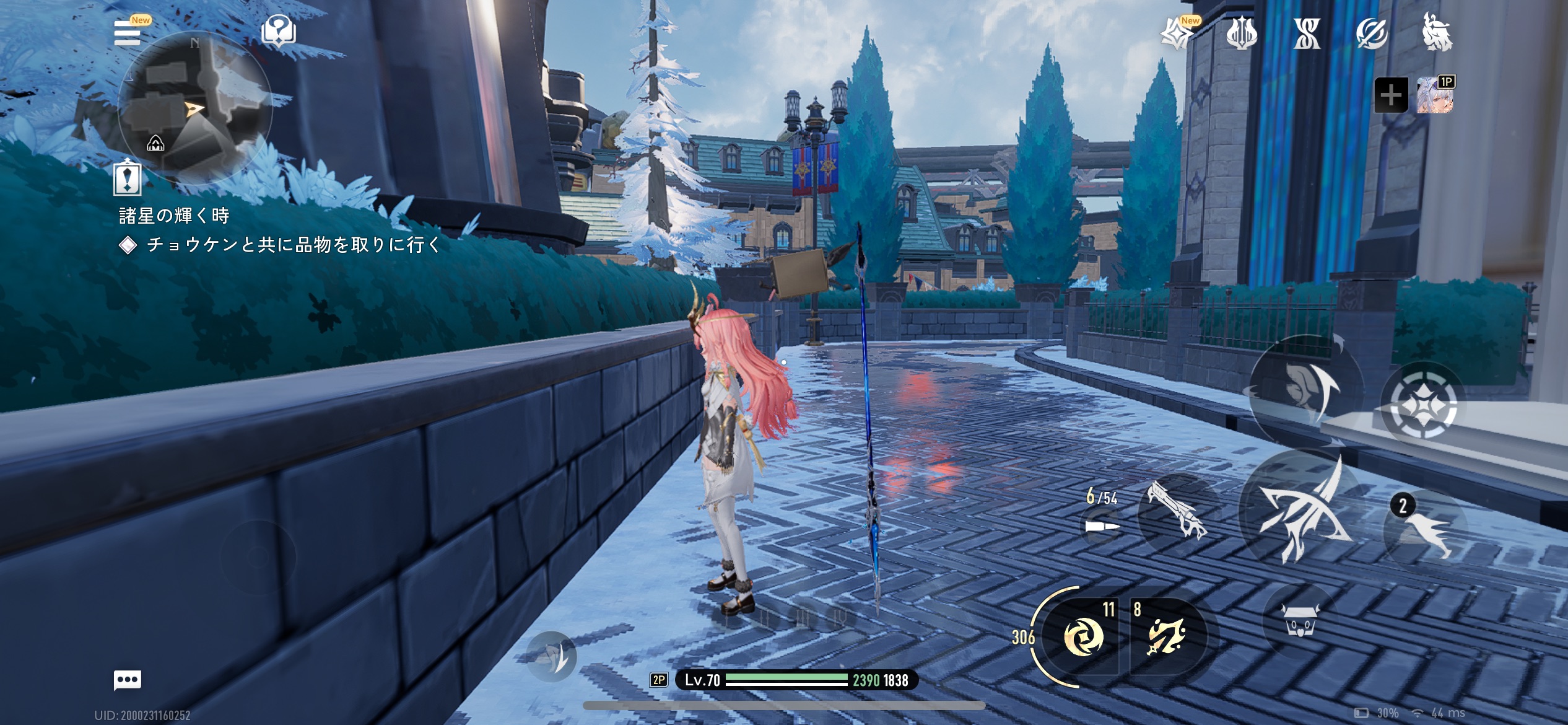Expand the circular minimap
Screen dimensions: 1568x725
pos(194,108)
